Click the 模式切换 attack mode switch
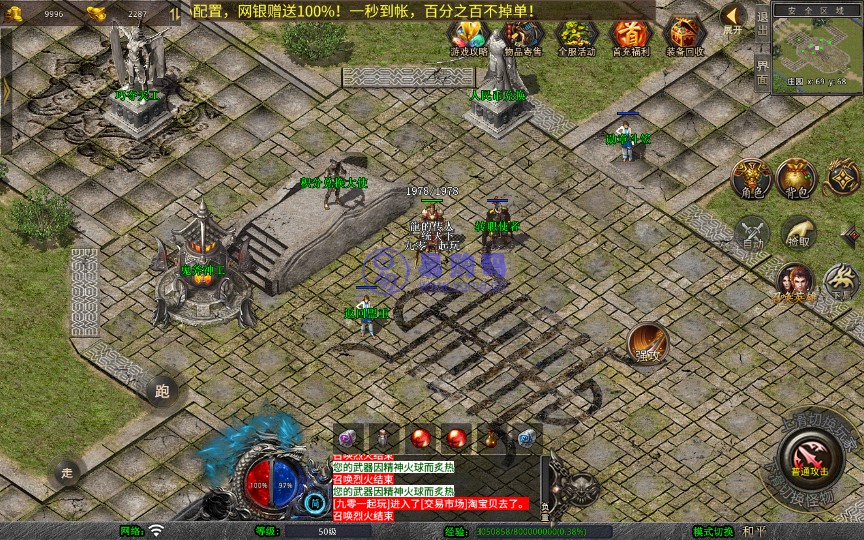864x540 pixels. (x=714, y=531)
